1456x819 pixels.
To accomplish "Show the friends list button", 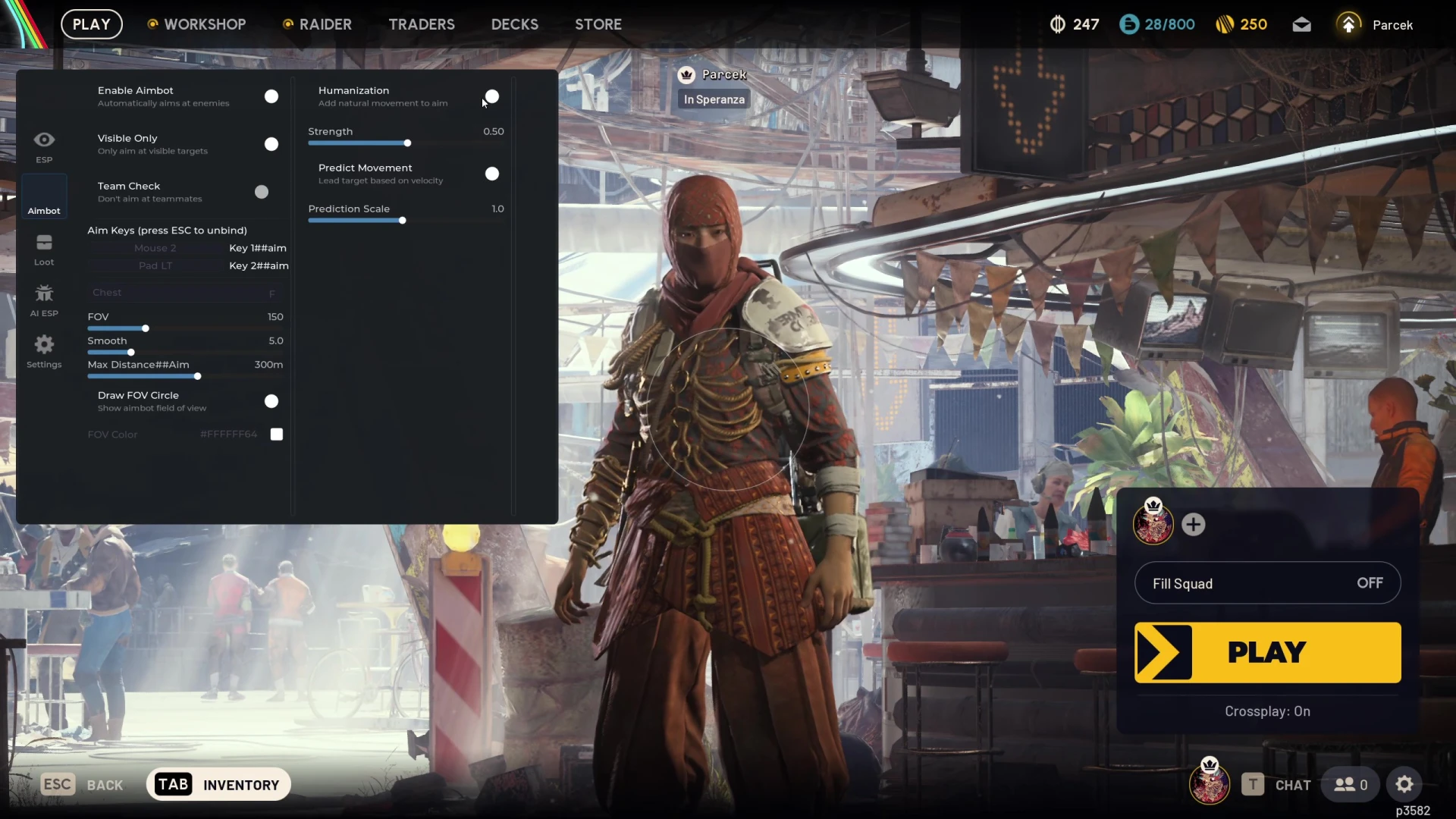I will click(1351, 785).
